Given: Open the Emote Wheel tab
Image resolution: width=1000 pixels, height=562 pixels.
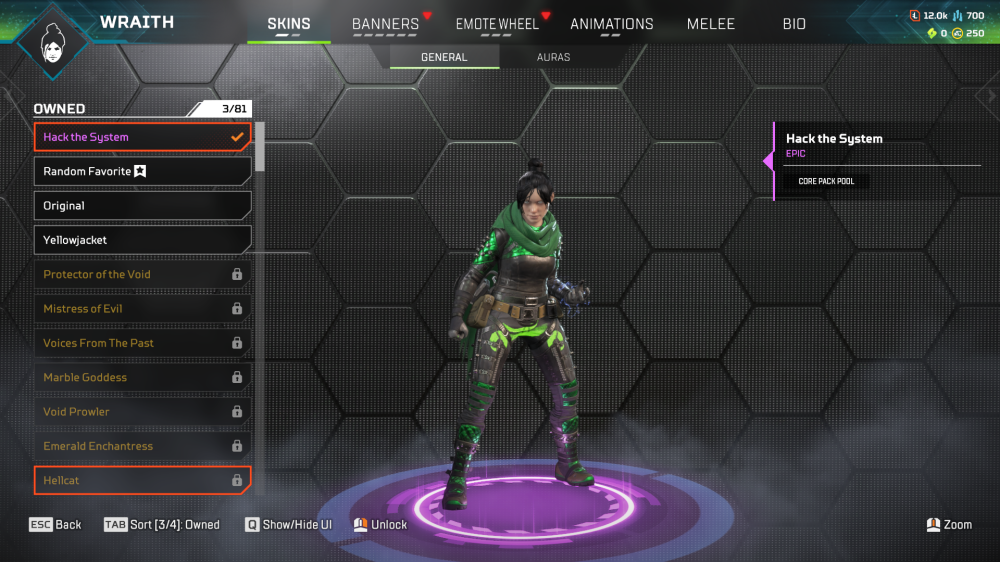Looking at the screenshot, I should [497, 24].
